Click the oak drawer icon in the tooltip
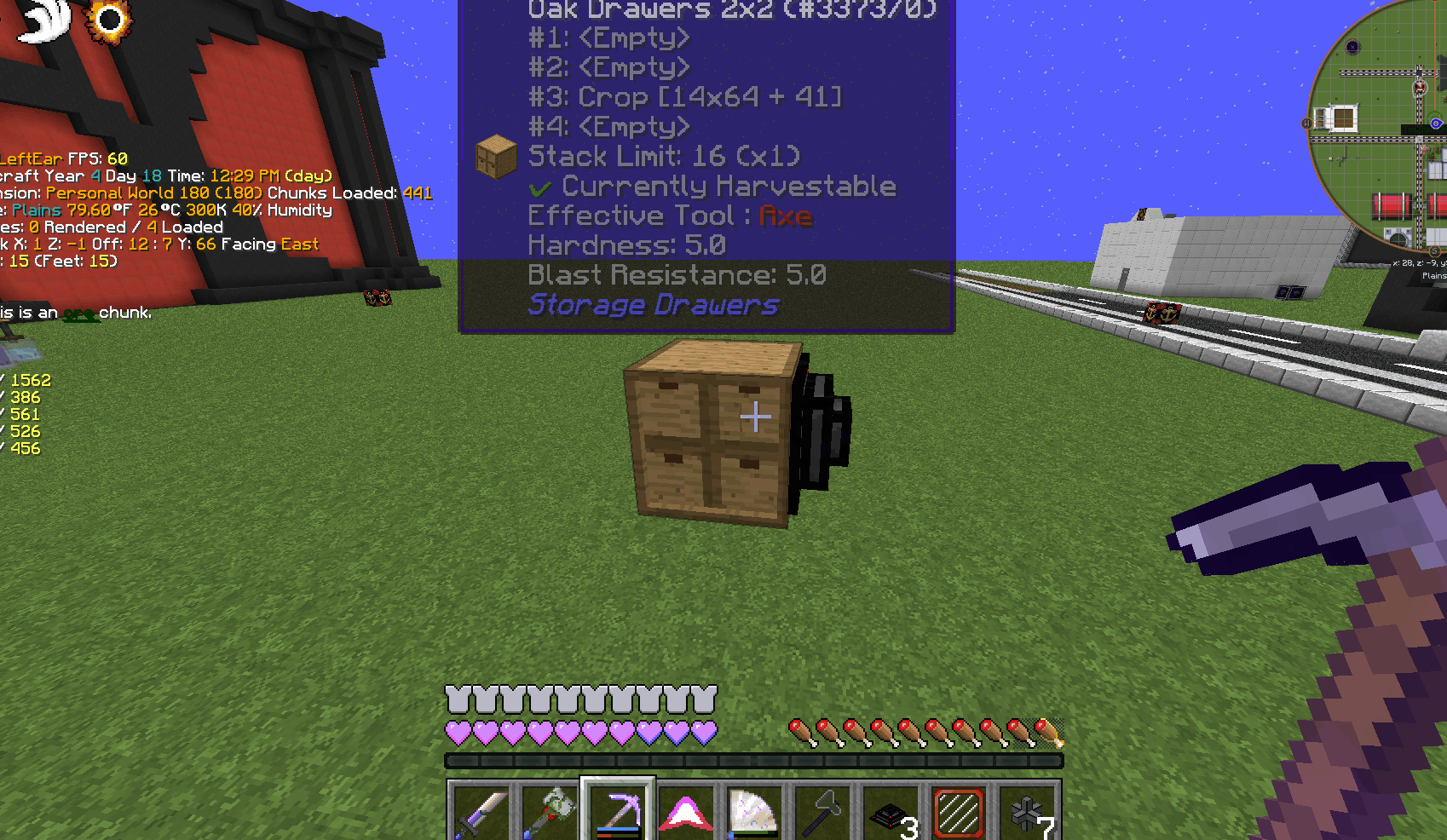Image resolution: width=1447 pixels, height=840 pixels. coord(495,155)
